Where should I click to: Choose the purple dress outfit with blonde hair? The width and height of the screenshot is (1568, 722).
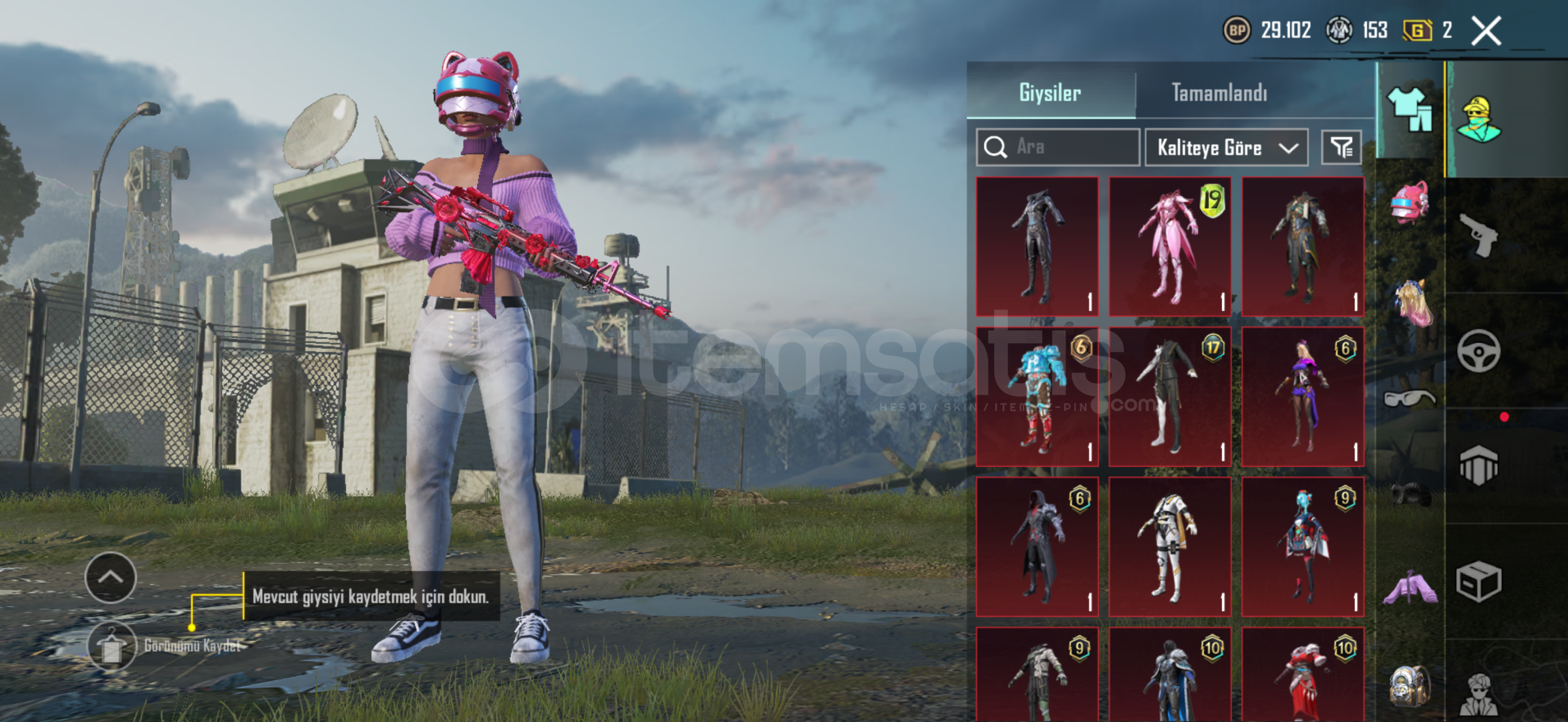1302,396
